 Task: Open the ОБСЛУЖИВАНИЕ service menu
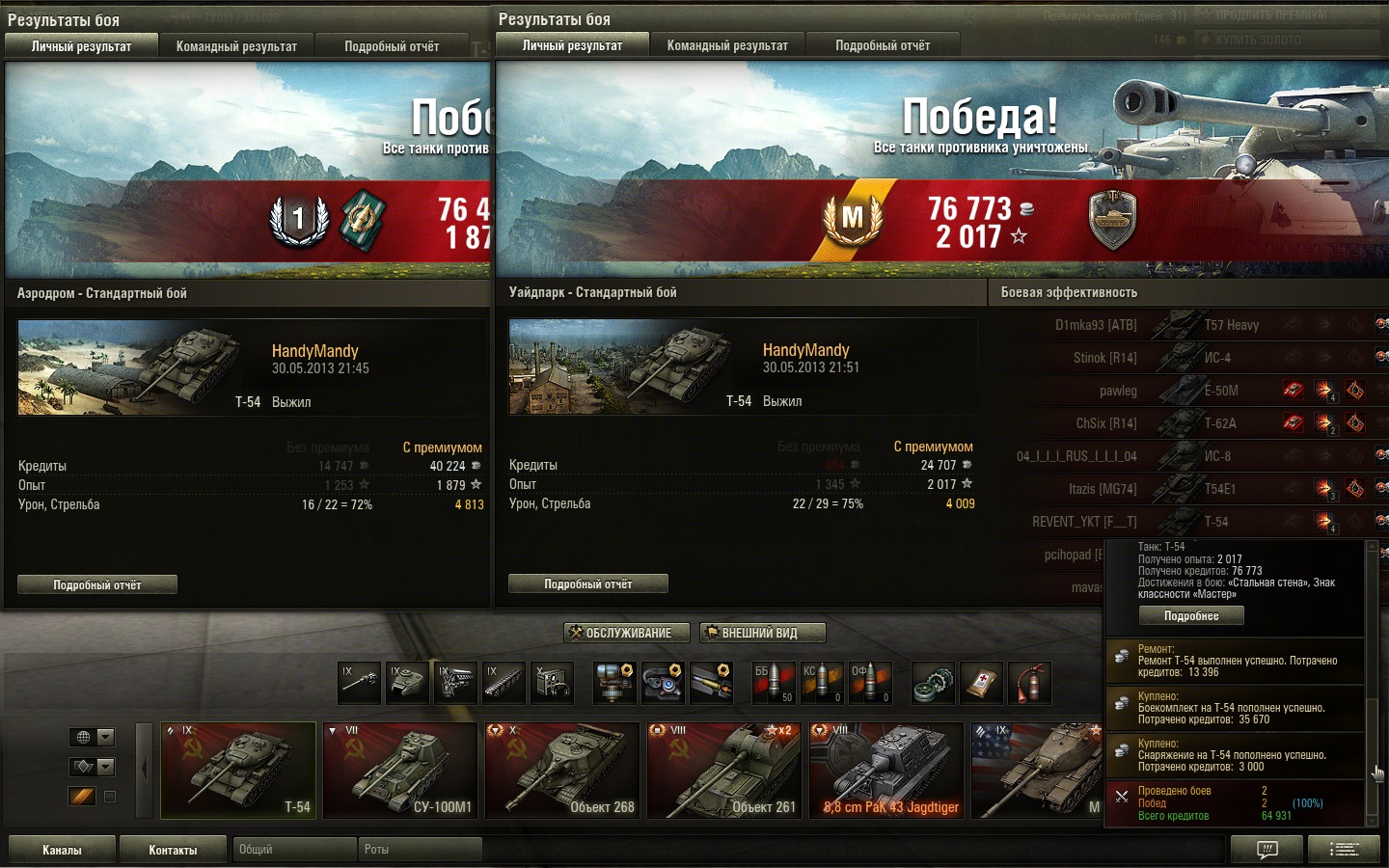(x=627, y=633)
